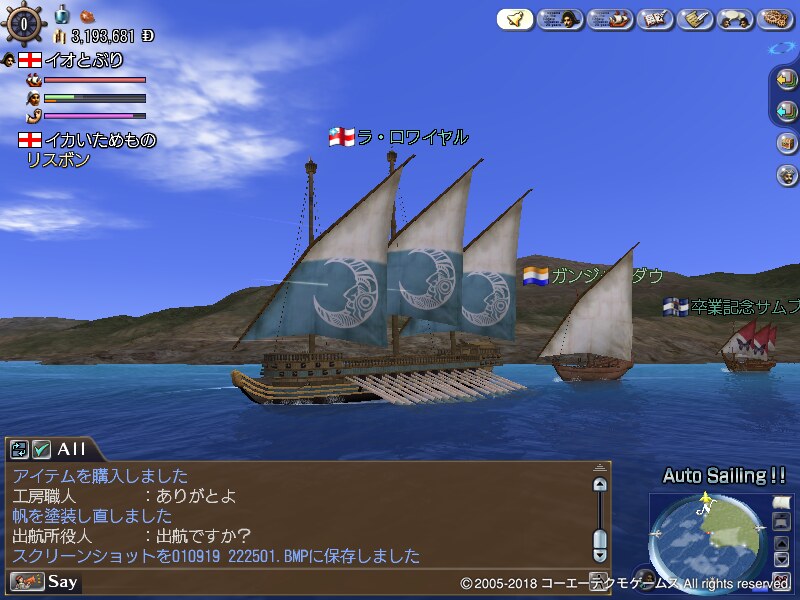
Task: Open the character portrait menu
Action: (x=561, y=19)
